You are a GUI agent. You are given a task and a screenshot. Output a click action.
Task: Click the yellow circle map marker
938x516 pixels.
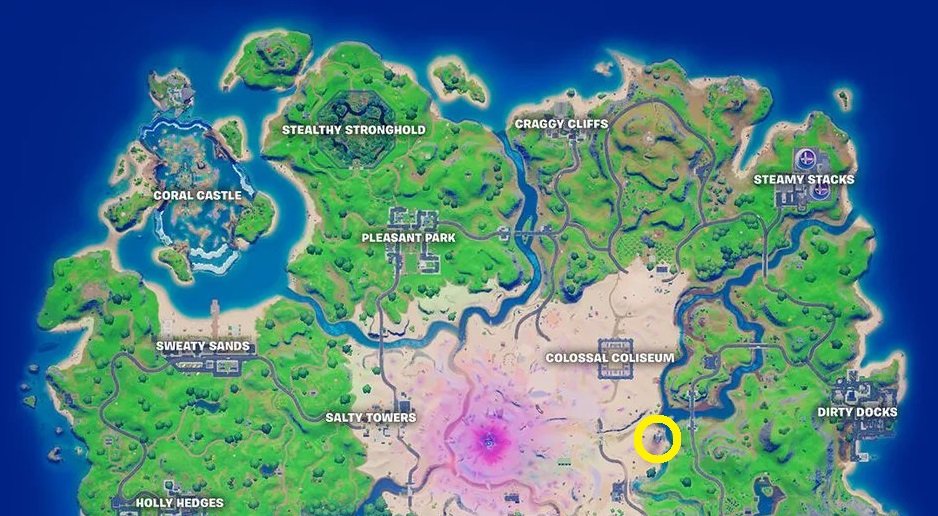click(658, 439)
